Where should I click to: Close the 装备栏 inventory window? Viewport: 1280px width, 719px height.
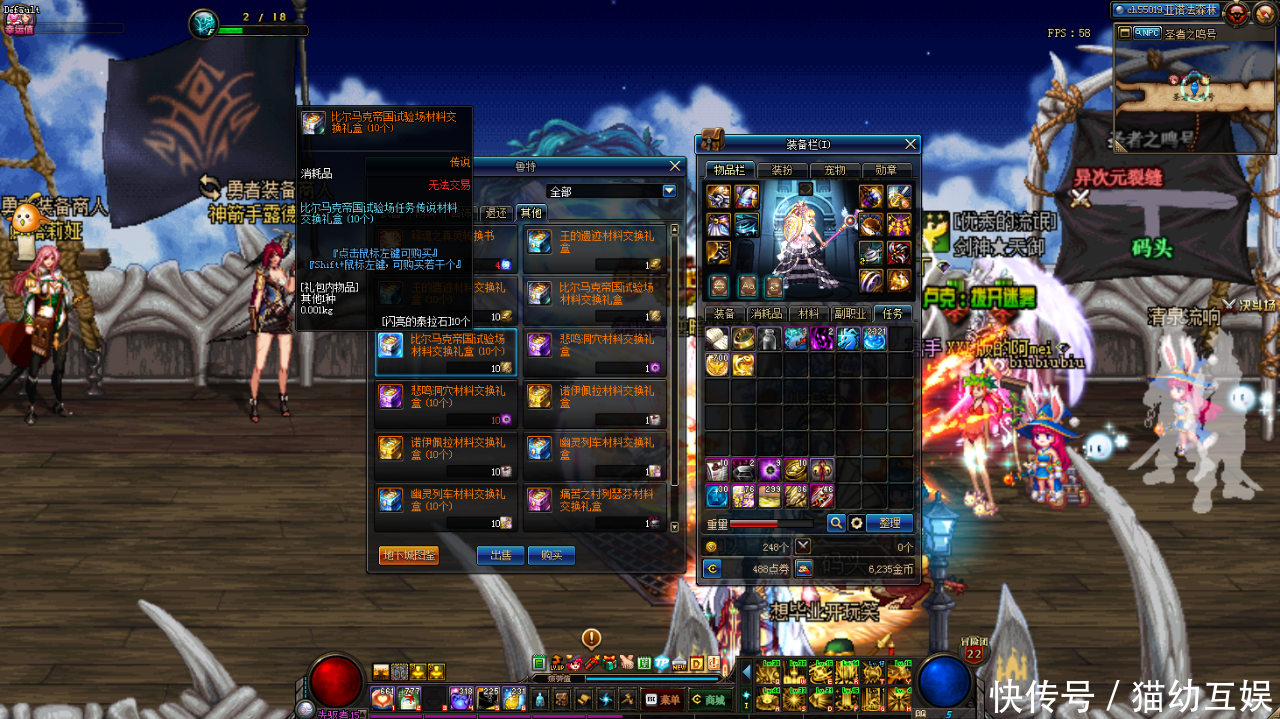[910, 144]
